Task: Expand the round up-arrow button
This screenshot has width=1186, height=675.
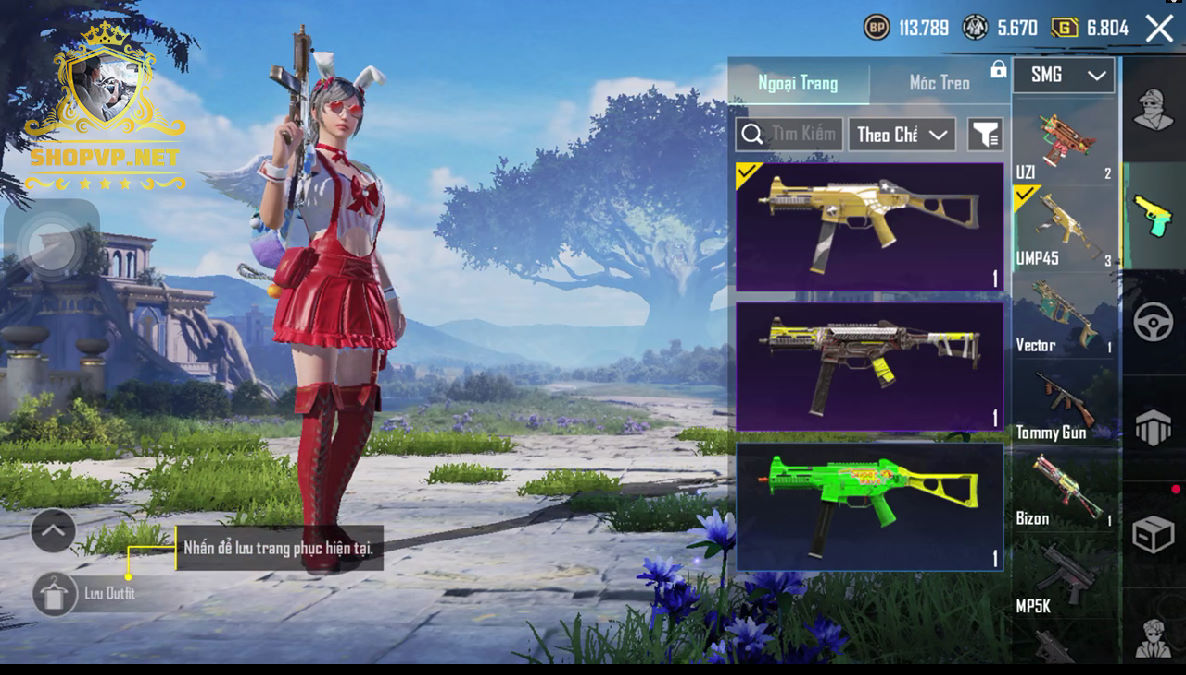Action: [53, 531]
